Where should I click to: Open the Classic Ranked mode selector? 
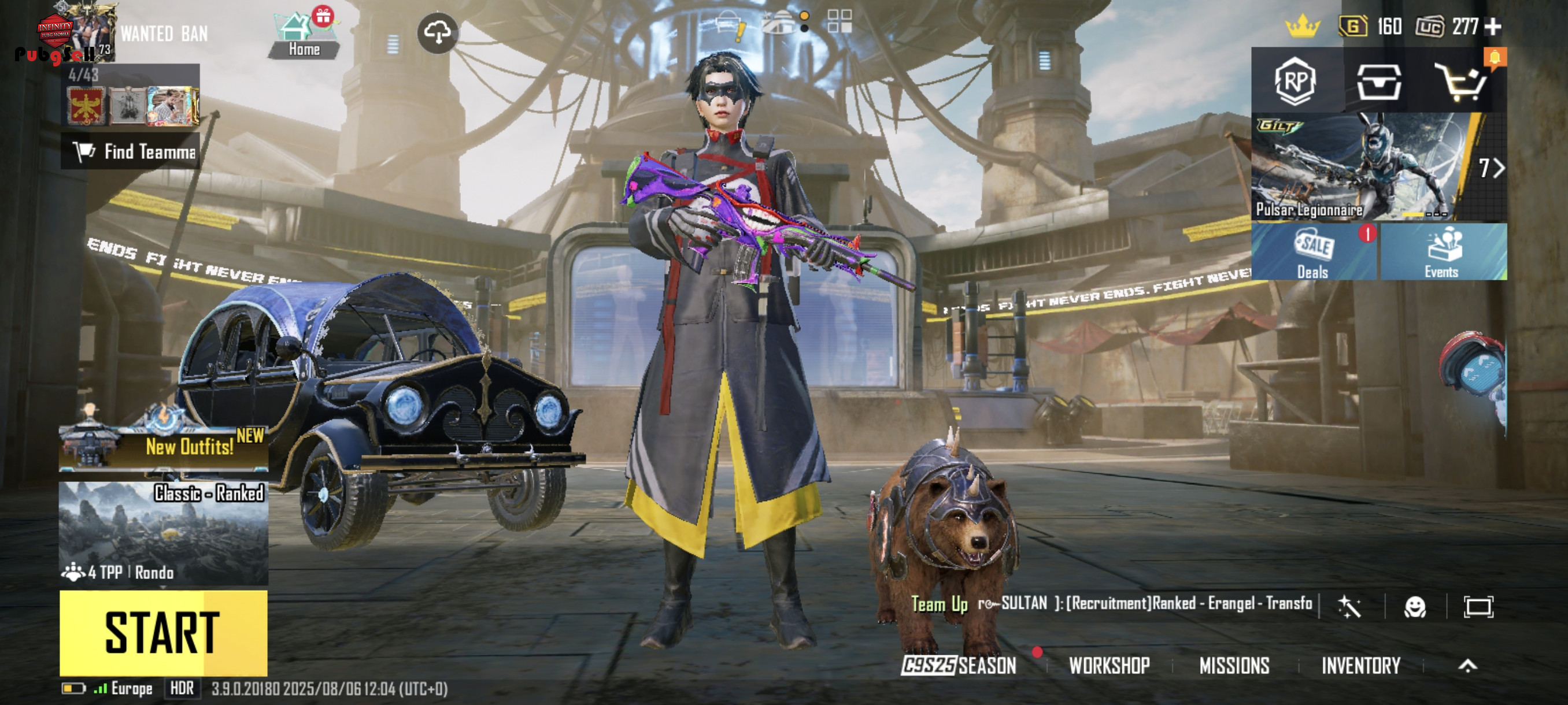(x=163, y=533)
